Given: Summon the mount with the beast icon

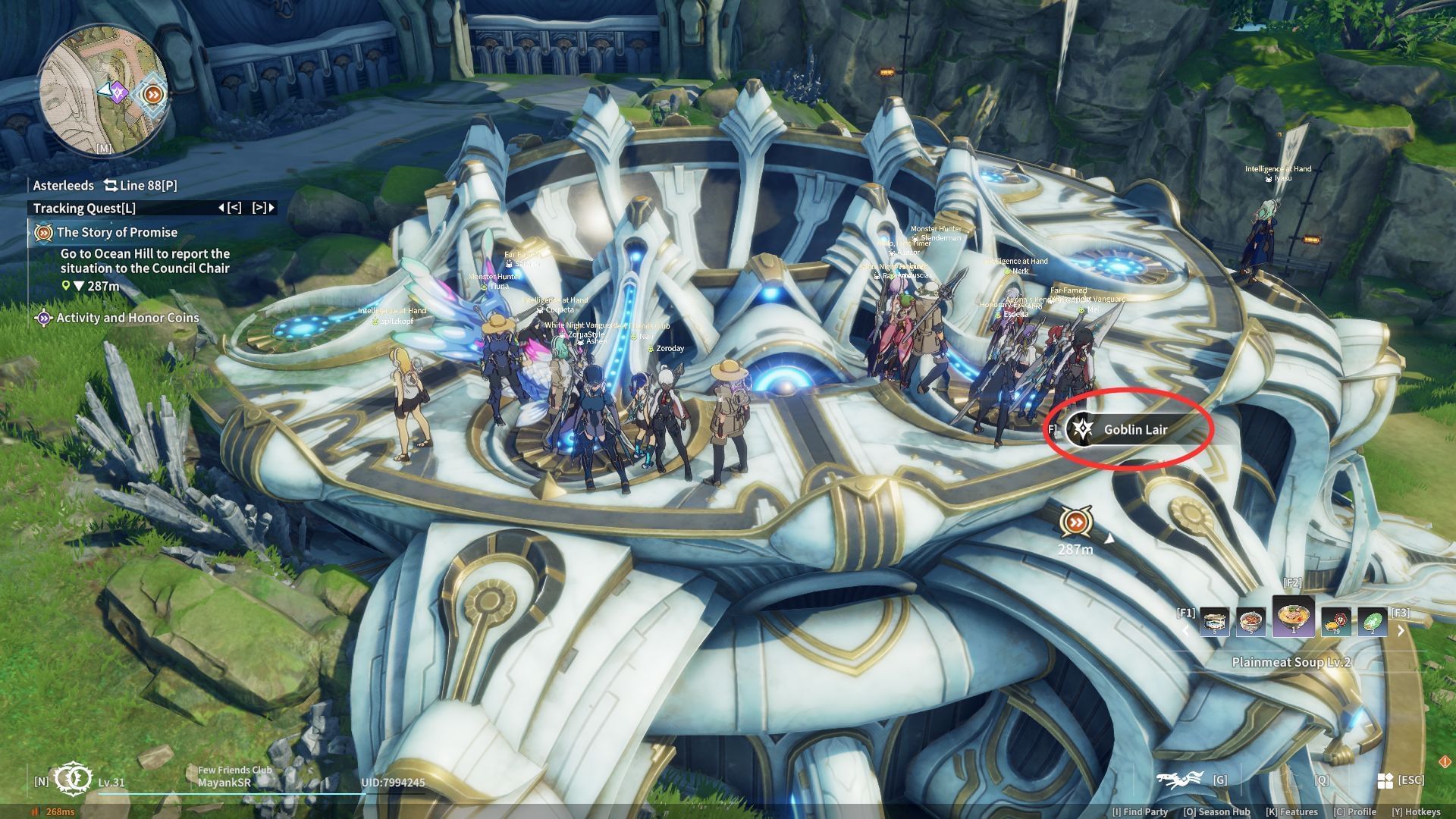Looking at the screenshot, I should (x=1180, y=780).
